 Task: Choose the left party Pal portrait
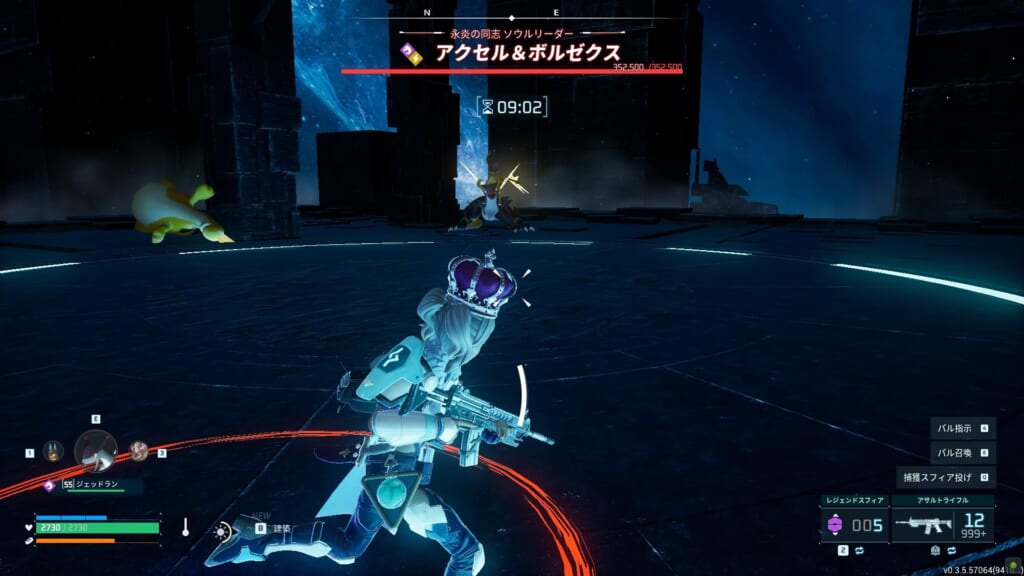click(54, 451)
